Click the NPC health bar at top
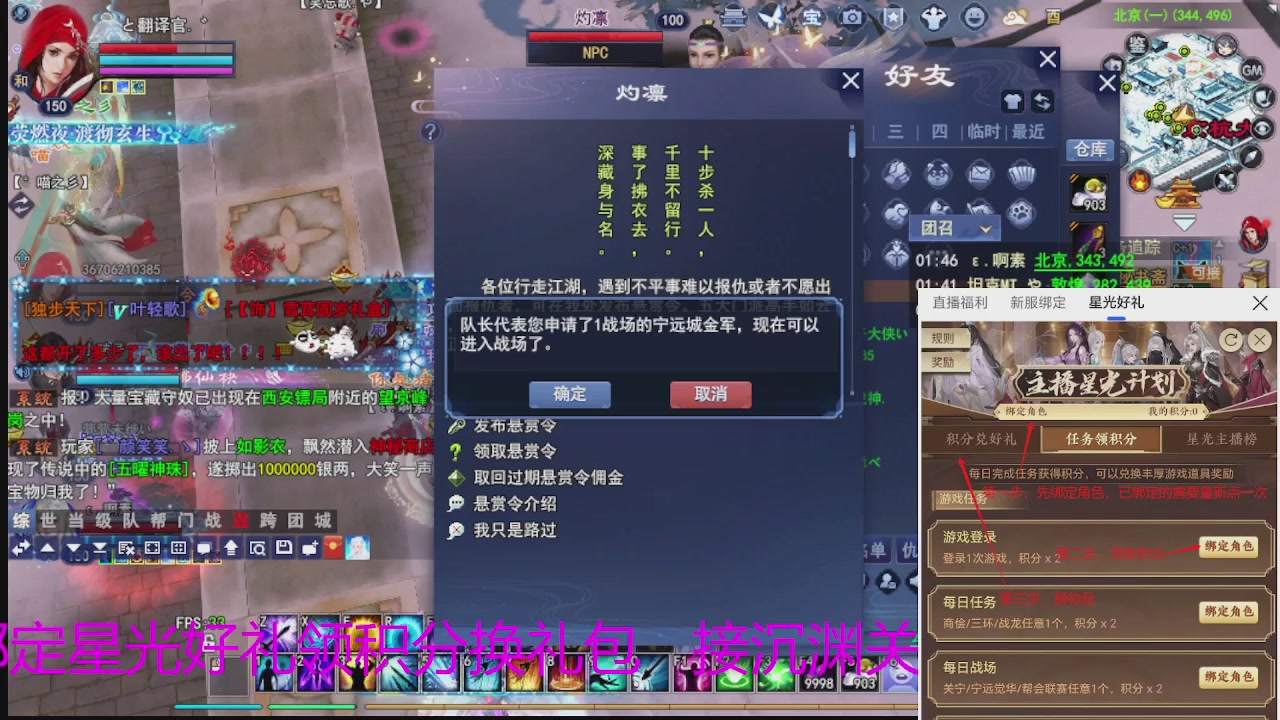This screenshot has width=1280, height=720. pyautogui.click(x=595, y=34)
